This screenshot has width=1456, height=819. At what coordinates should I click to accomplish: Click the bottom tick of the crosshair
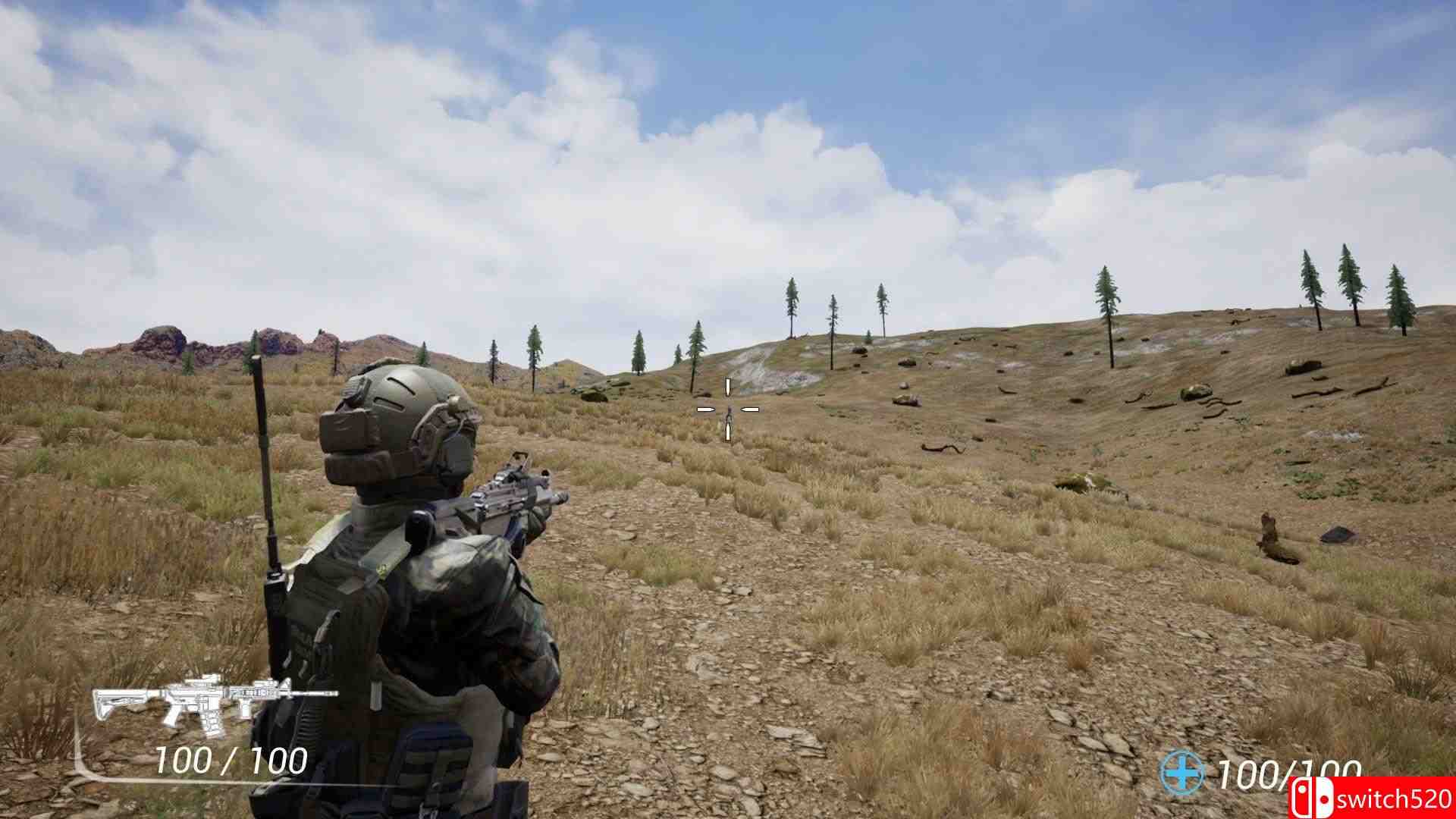pyautogui.click(x=728, y=434)
